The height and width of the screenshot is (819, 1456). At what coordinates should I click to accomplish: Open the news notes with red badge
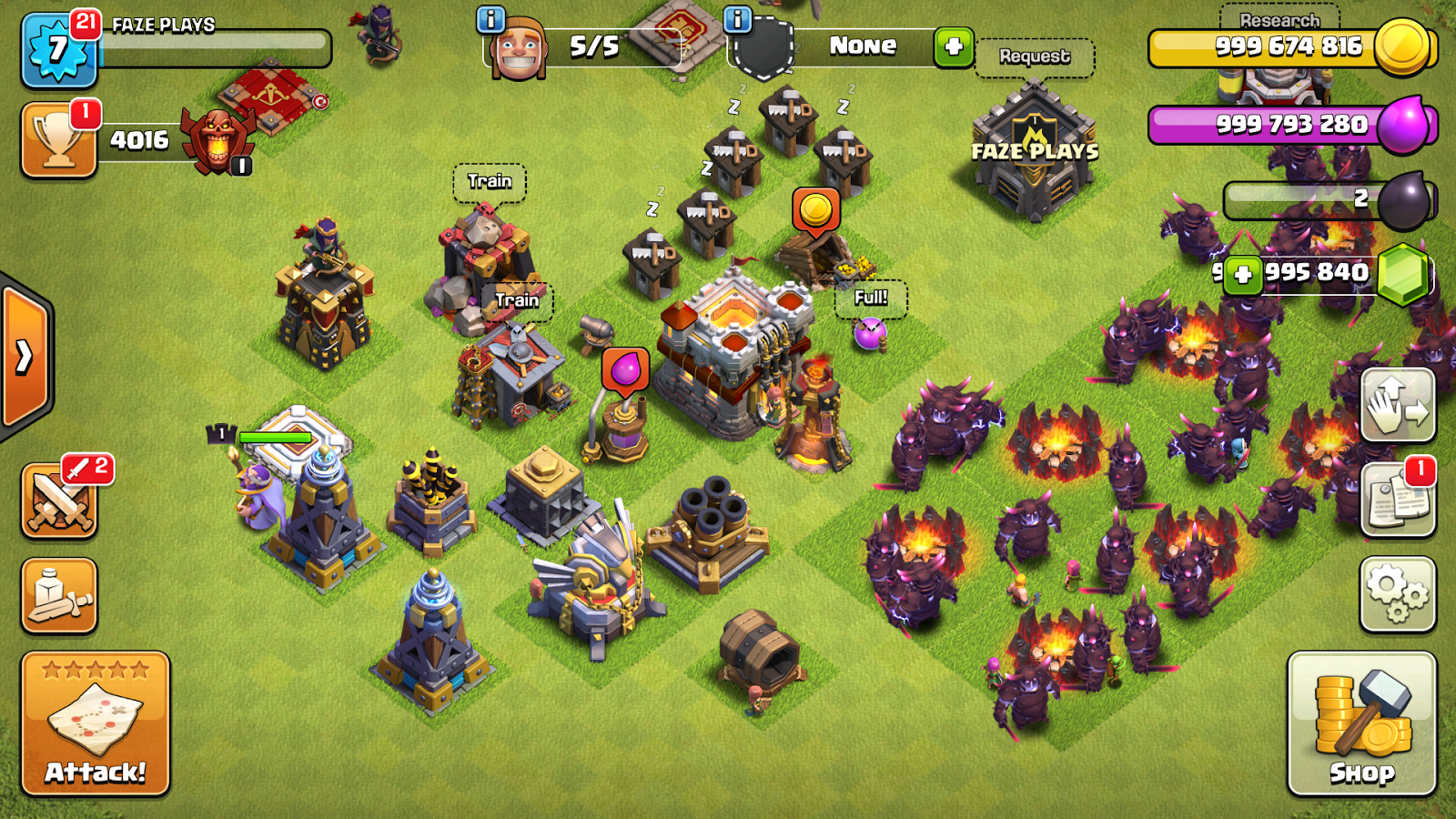point(1398,499)
